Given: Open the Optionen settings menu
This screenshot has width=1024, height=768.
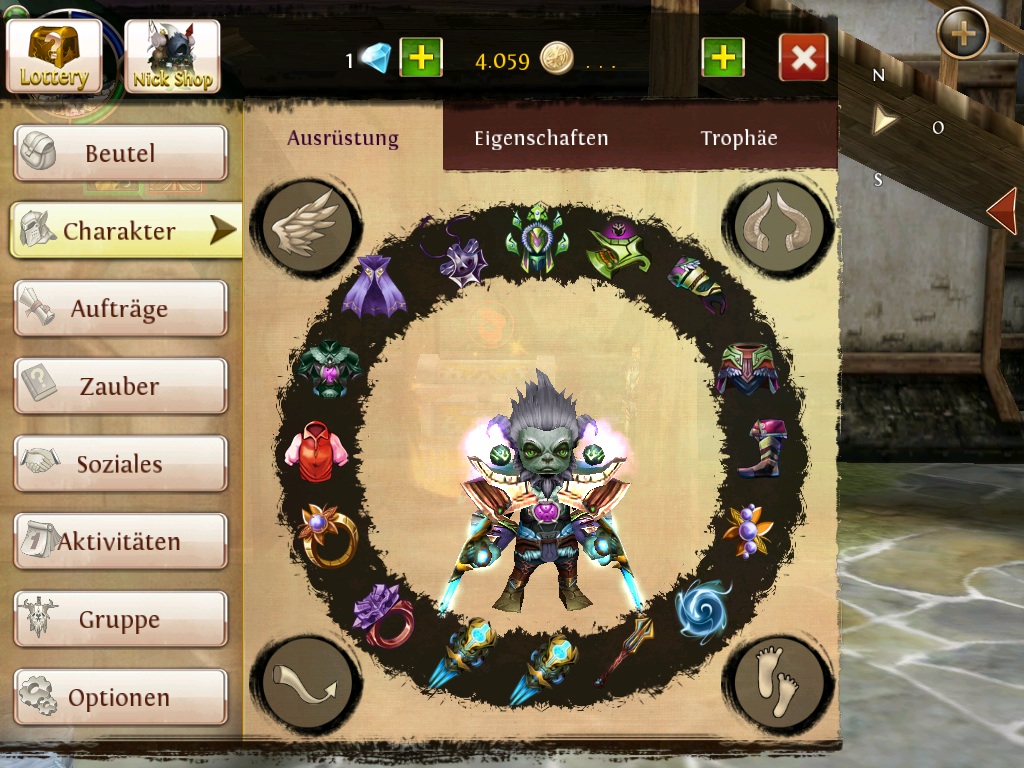Looking at the screenshot, I should (120, 697).
